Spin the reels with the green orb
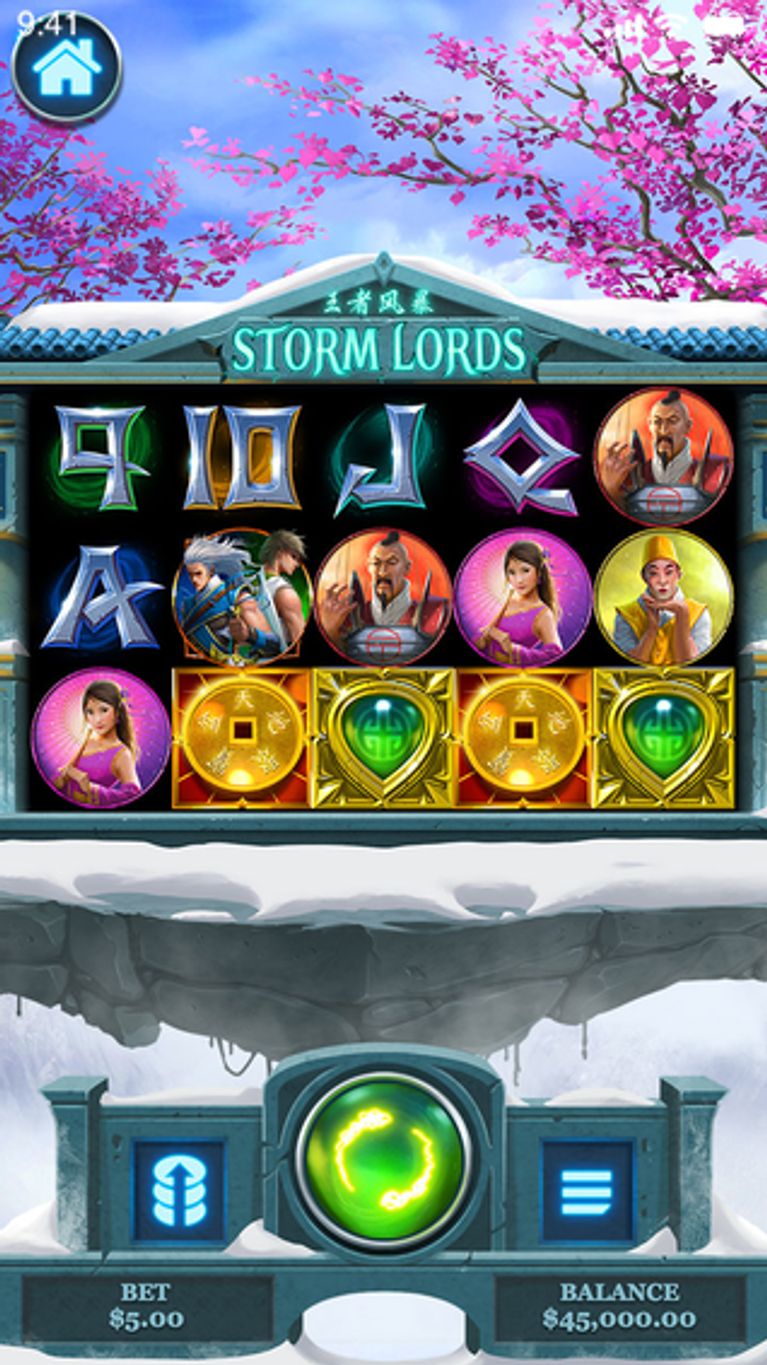The image size is (767, 1365). [x=384, y=1162]
